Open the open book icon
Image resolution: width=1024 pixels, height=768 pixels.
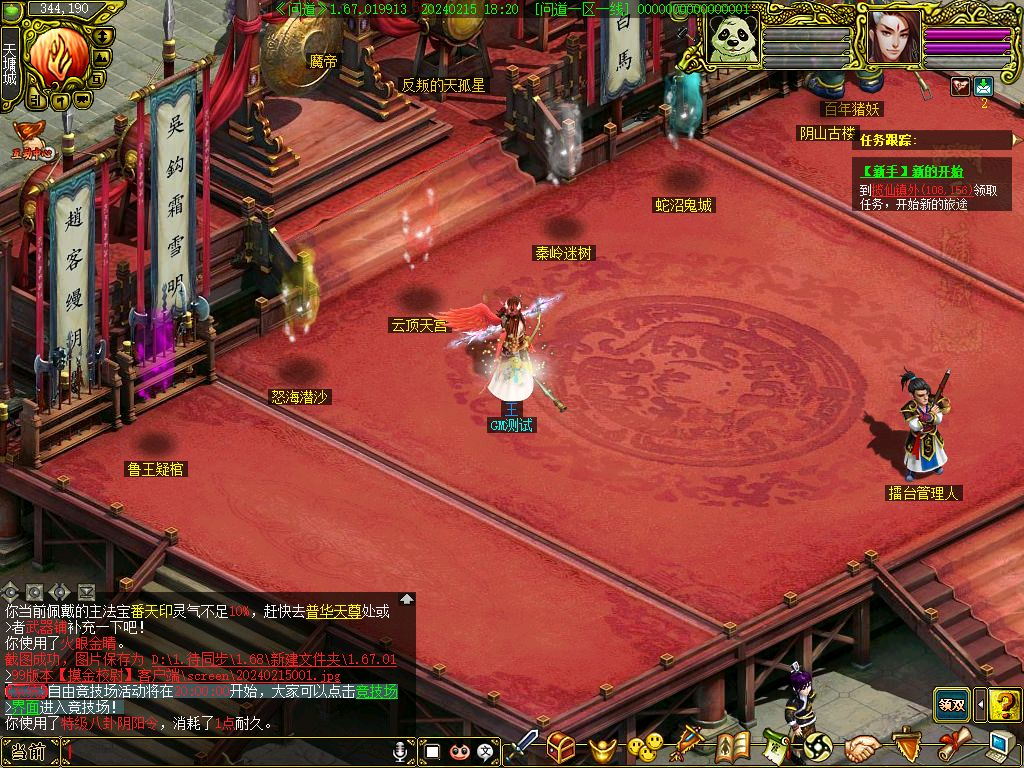tap(733, 746)
